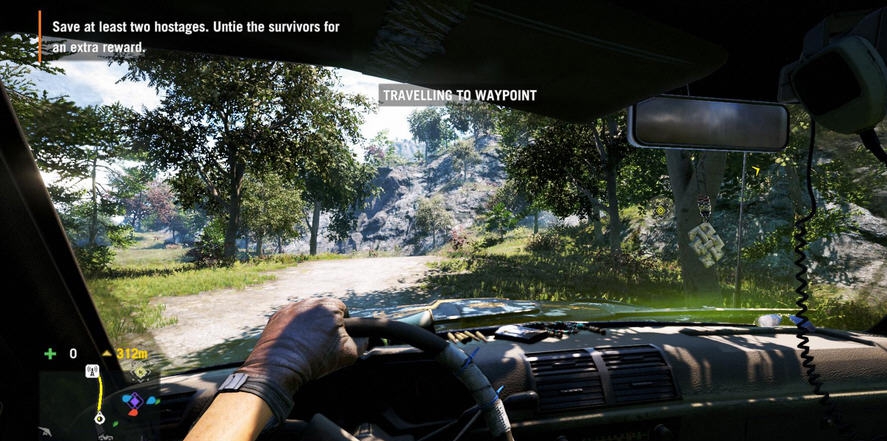Click the green healing syringe icon
The image size is (887, 441).
(x=50, y=353)
